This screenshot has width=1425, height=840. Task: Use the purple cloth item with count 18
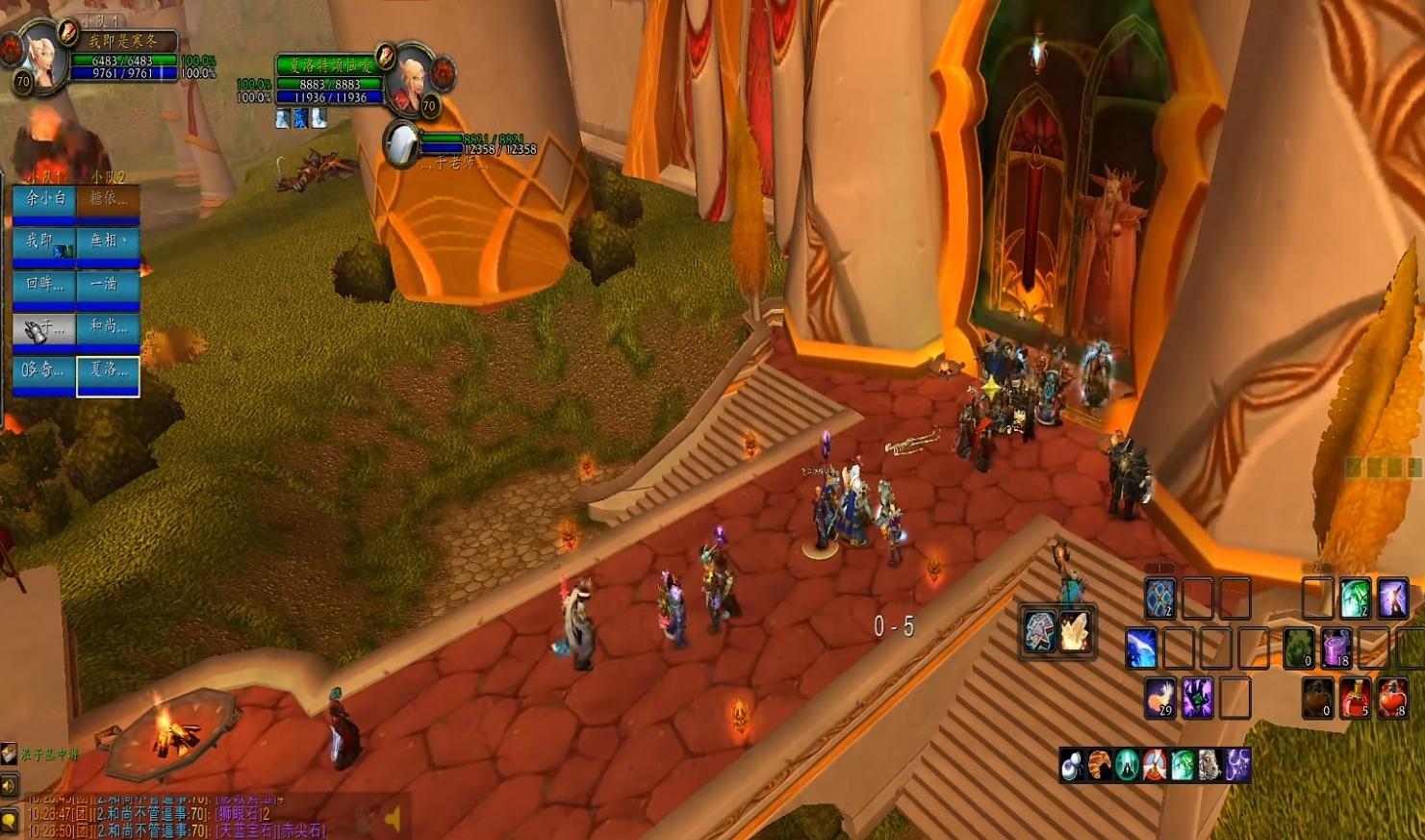tap(1336, 649)
